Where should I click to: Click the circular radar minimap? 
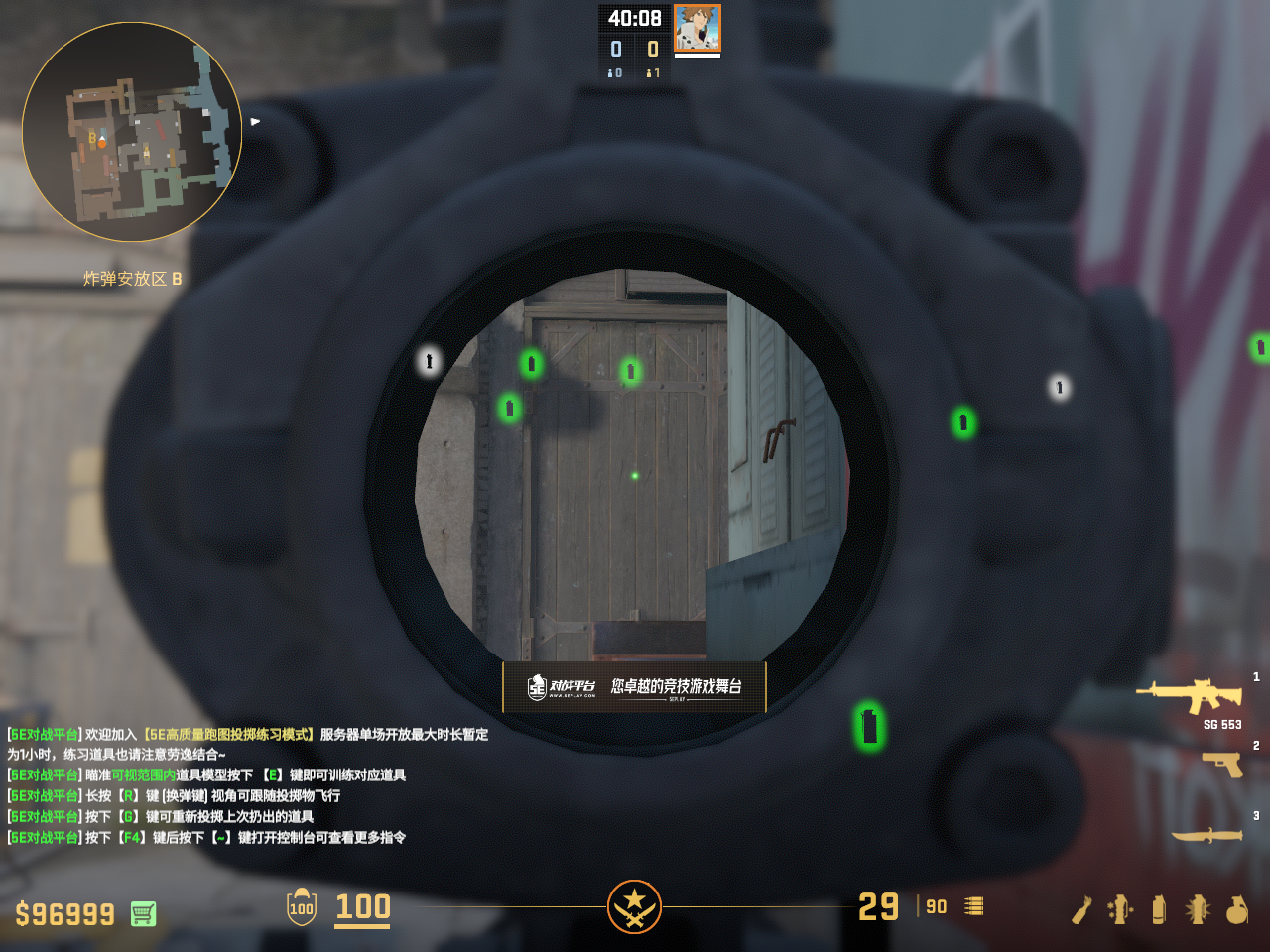tap(132, 132)
